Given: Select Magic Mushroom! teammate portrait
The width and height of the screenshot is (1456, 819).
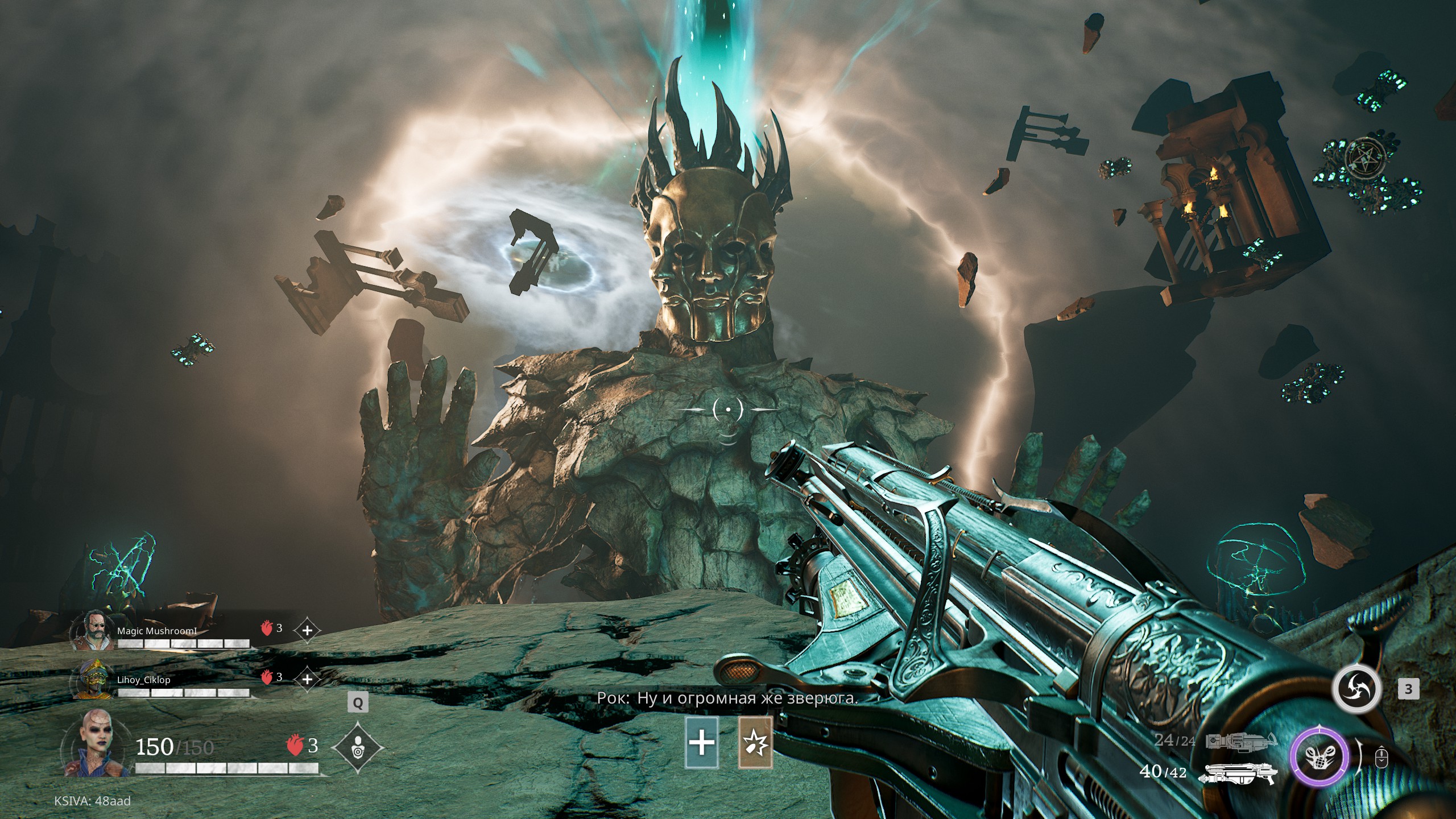Looking at the screenshot, I should pos(93,630).
